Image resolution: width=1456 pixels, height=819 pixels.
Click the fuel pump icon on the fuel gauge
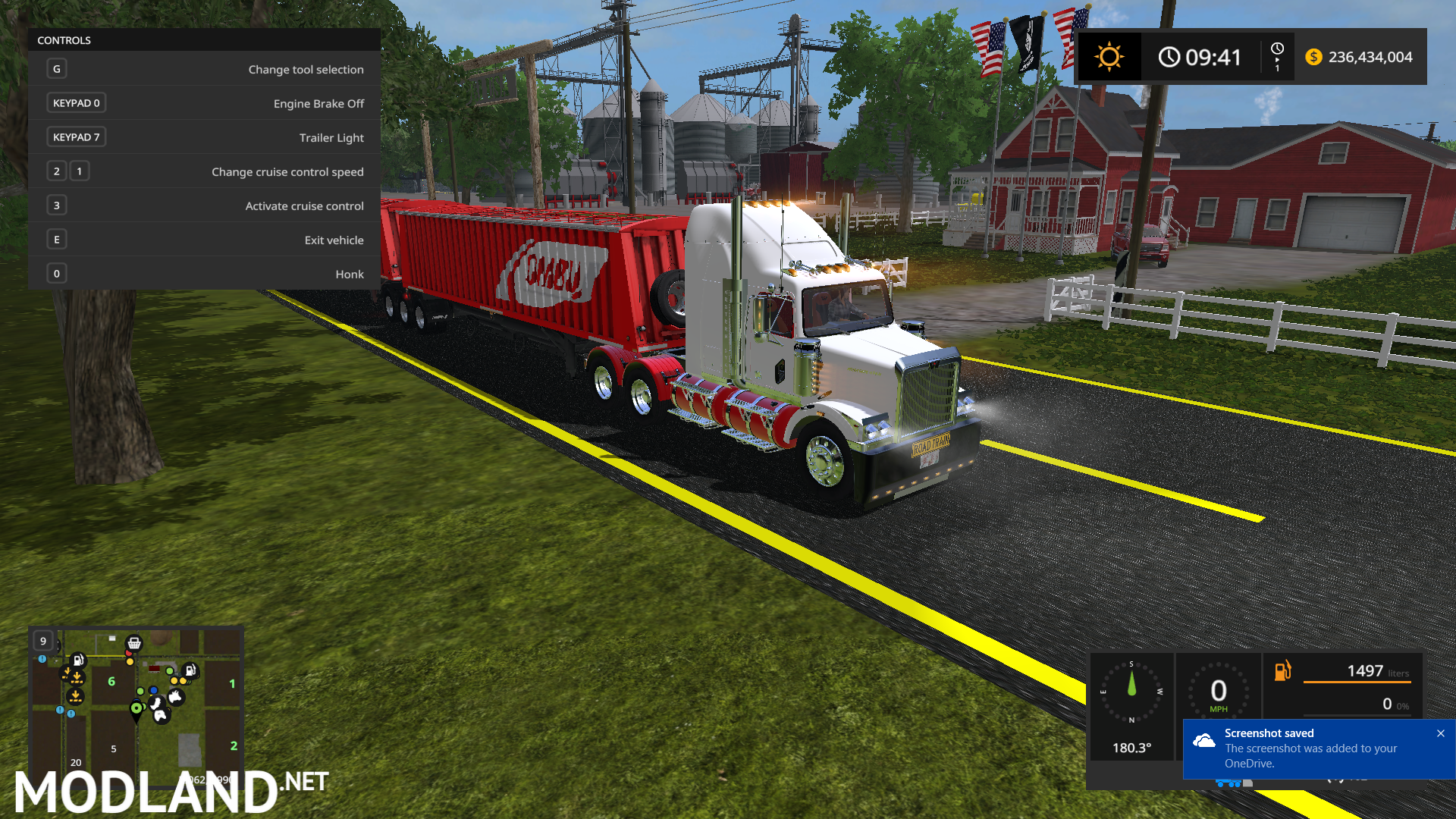pyautogui.click(x=1283, y=670)
